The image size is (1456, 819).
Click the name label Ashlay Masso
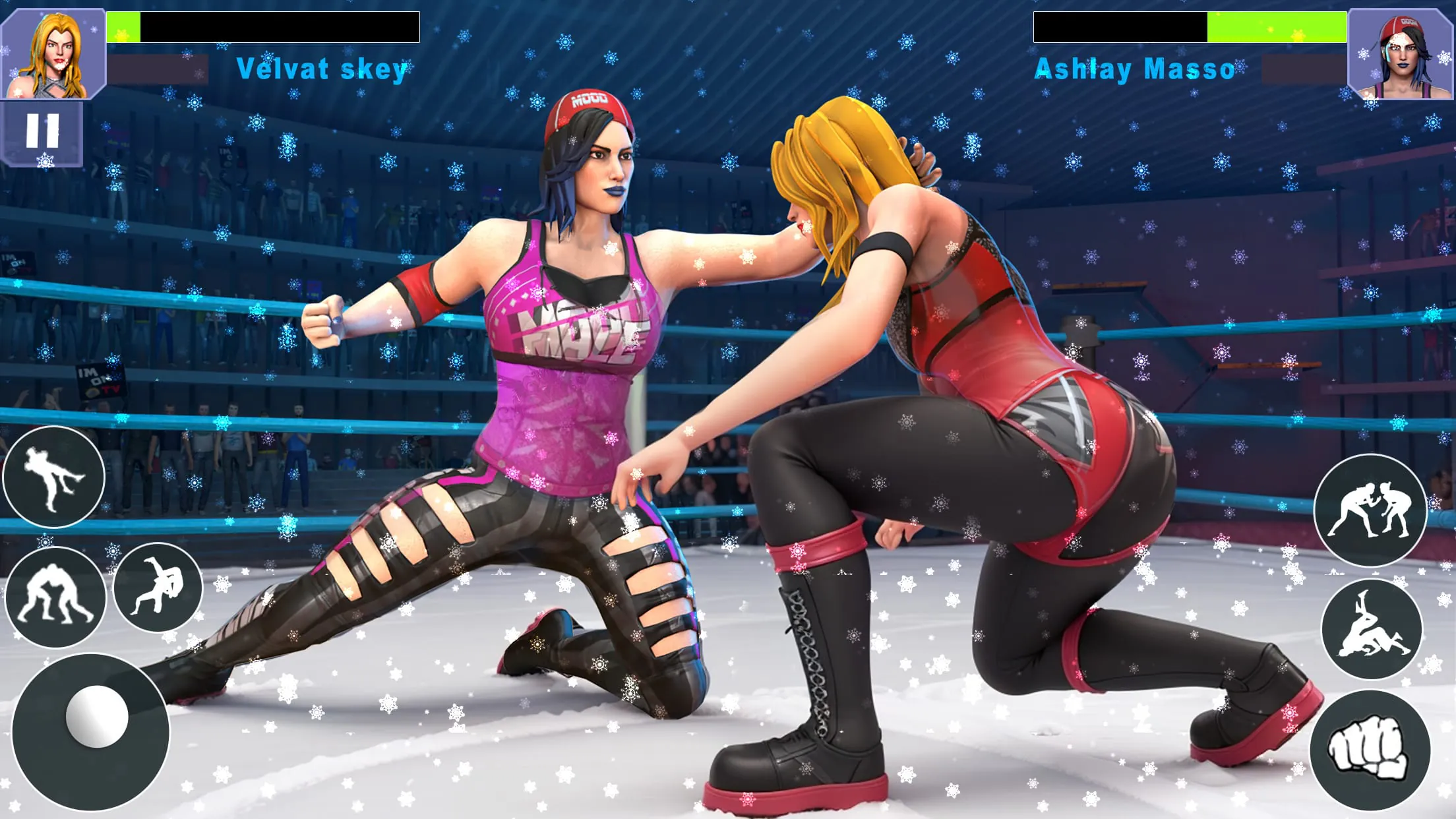click(1136, 68)
